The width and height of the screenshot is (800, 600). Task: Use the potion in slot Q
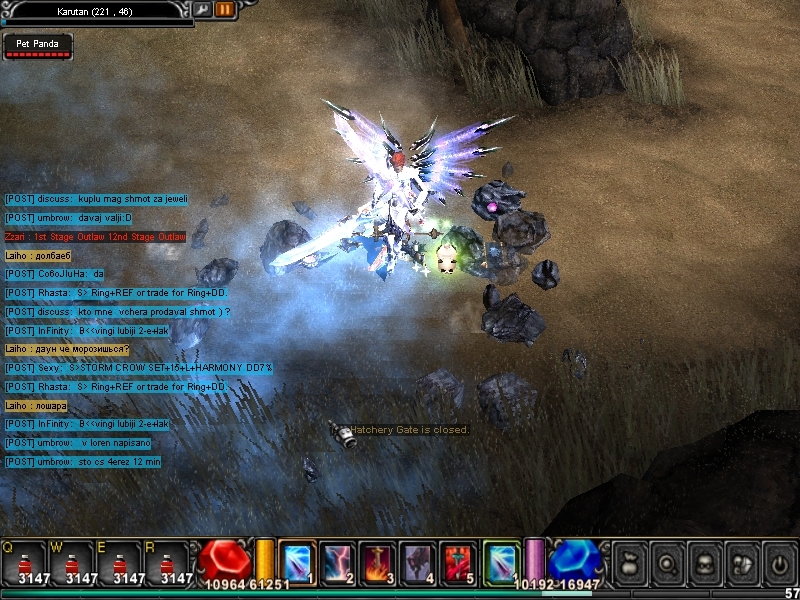tap(24, 562)
